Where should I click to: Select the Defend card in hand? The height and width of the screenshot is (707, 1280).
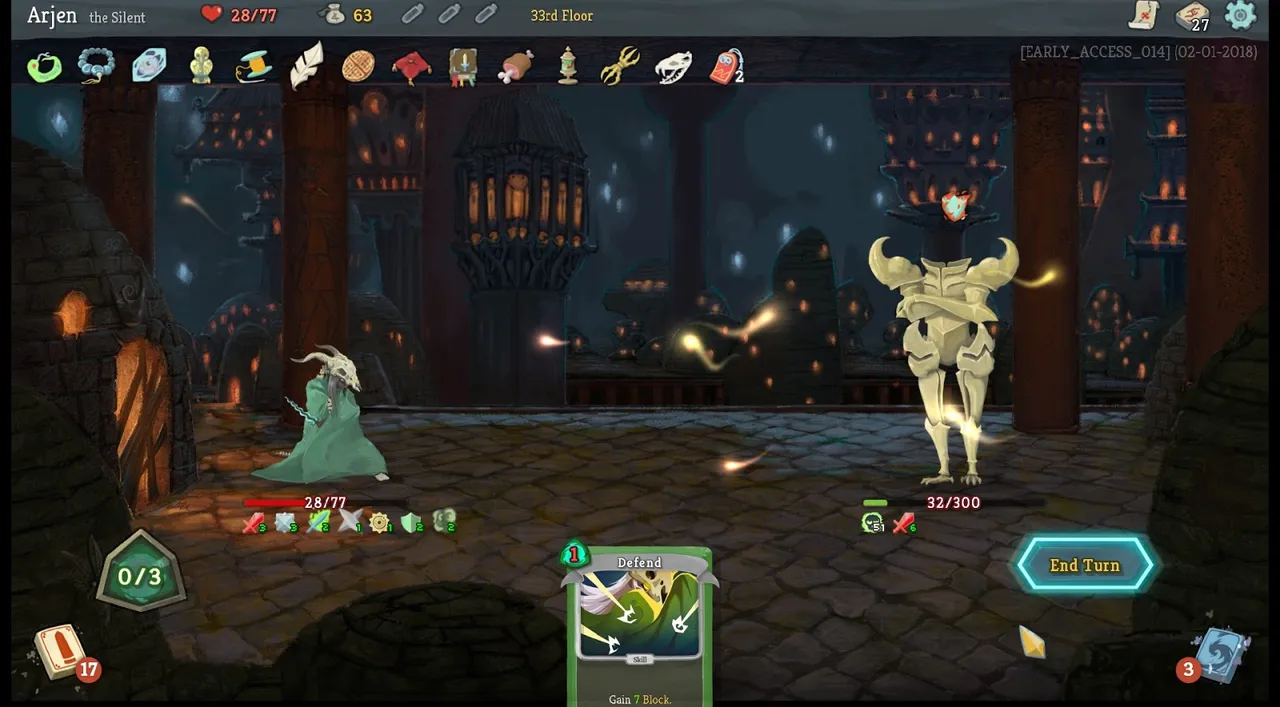639,625
